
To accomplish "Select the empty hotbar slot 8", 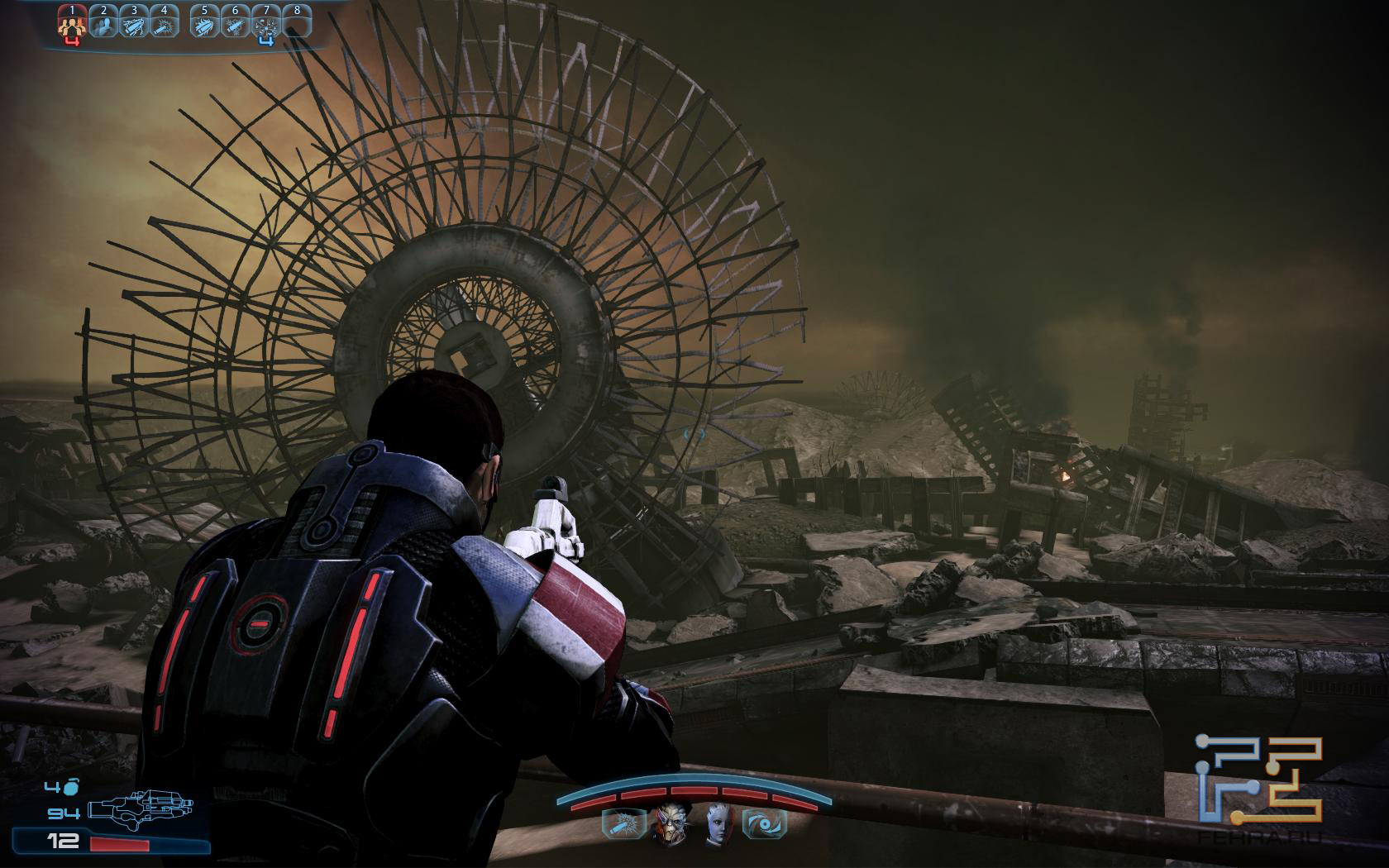I will tap(297, 24).
